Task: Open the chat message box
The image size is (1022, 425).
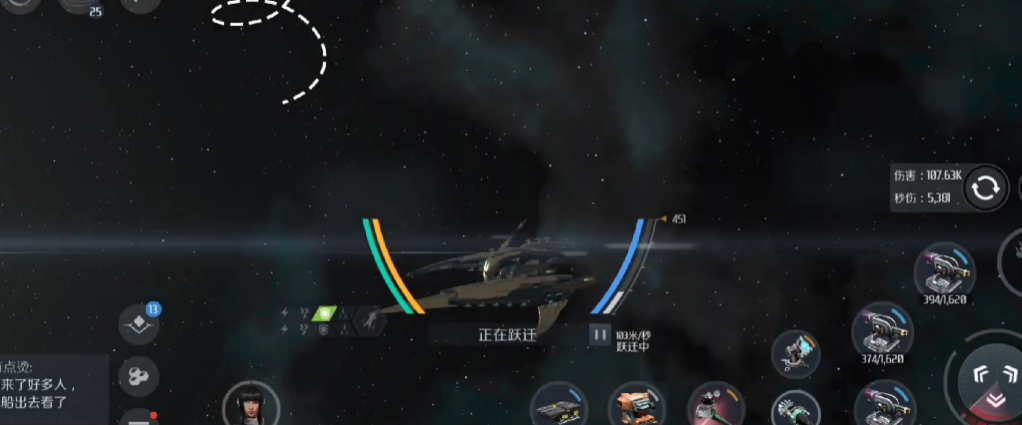Action: pos(50,390)
